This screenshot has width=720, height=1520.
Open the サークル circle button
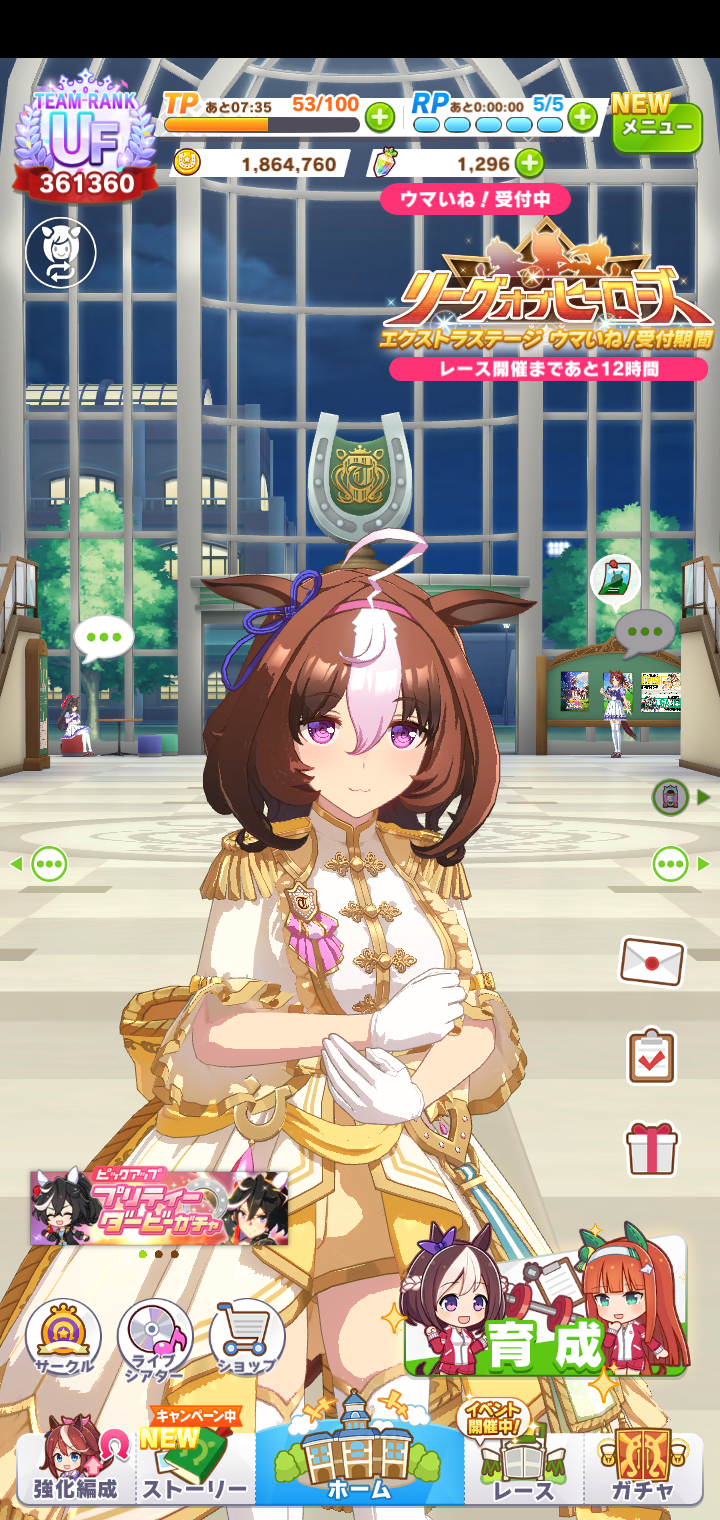[x=63, y=1338]
